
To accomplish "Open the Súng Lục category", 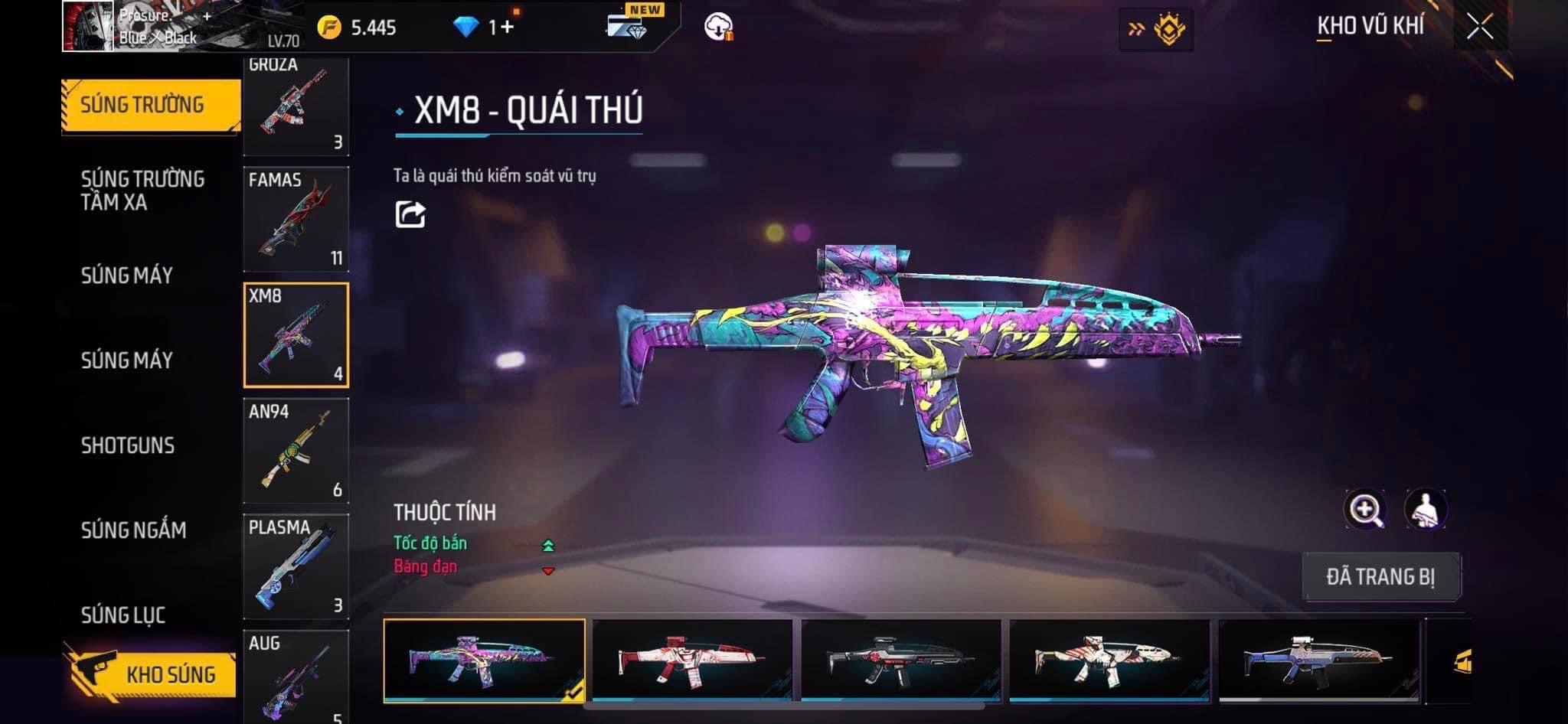I will (x=123, y=615).
